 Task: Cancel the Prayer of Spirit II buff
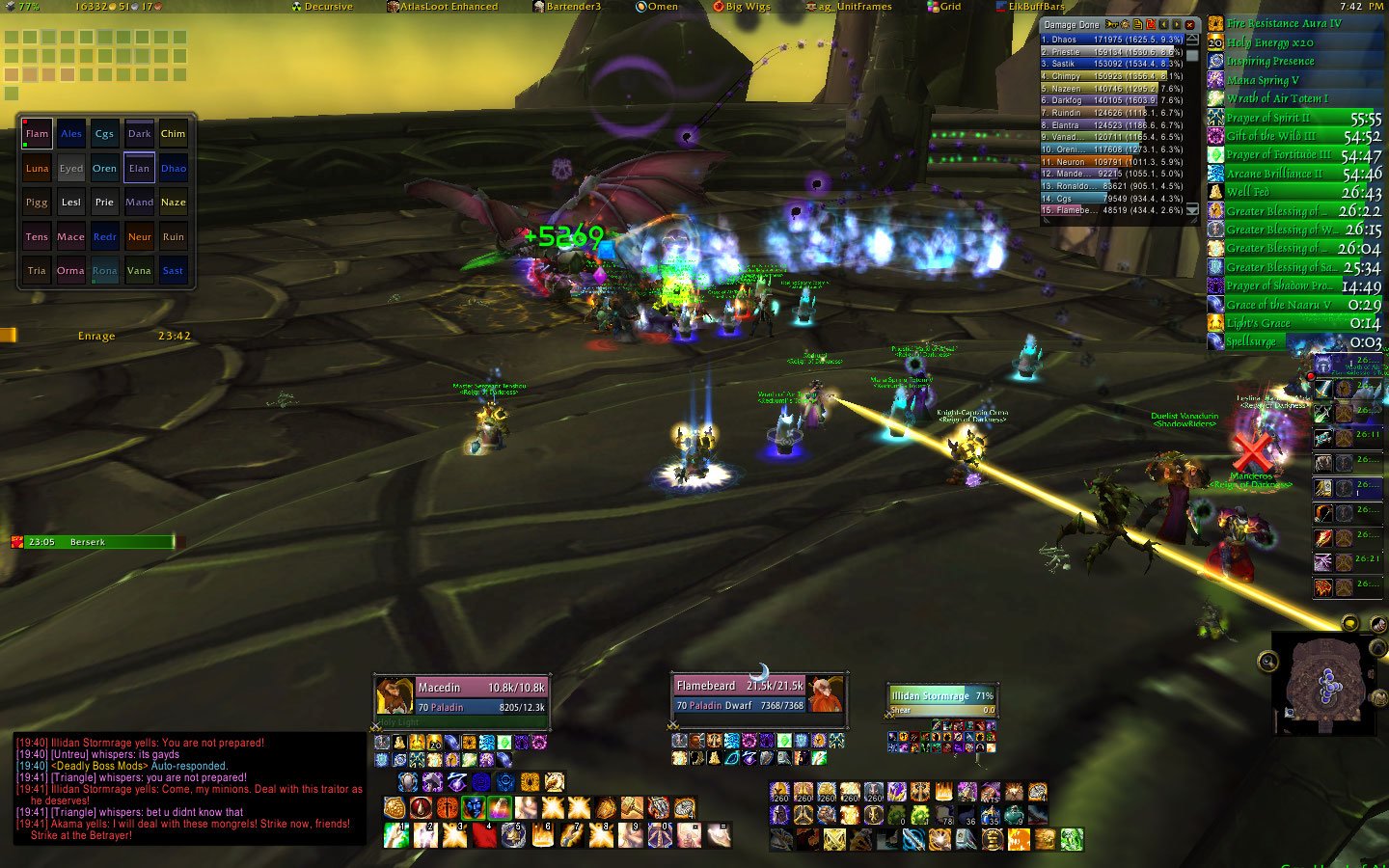point(1294,118)
